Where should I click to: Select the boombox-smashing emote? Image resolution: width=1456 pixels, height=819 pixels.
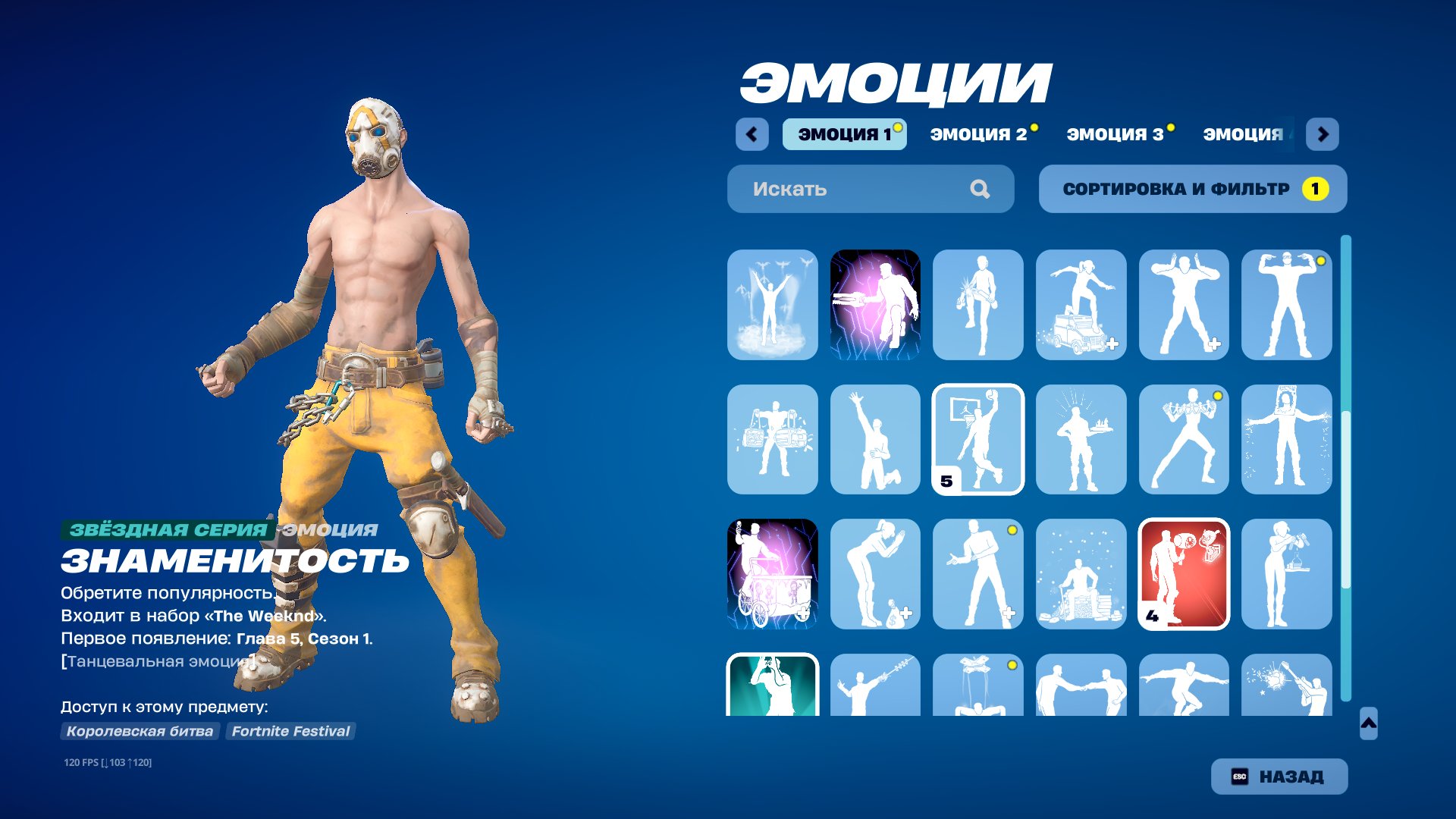(772, 440)
